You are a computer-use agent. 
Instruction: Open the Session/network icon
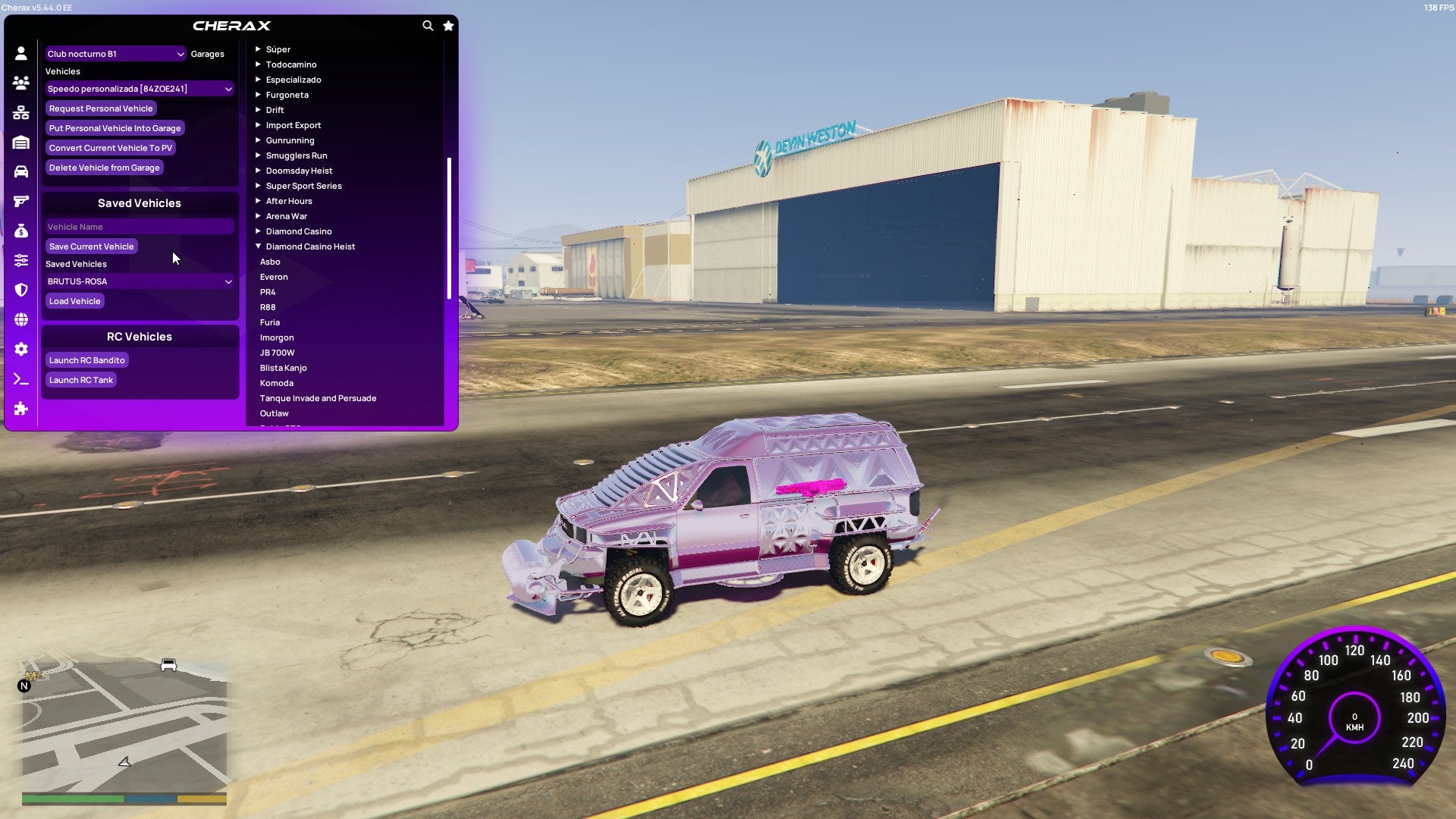coord(20,112)
